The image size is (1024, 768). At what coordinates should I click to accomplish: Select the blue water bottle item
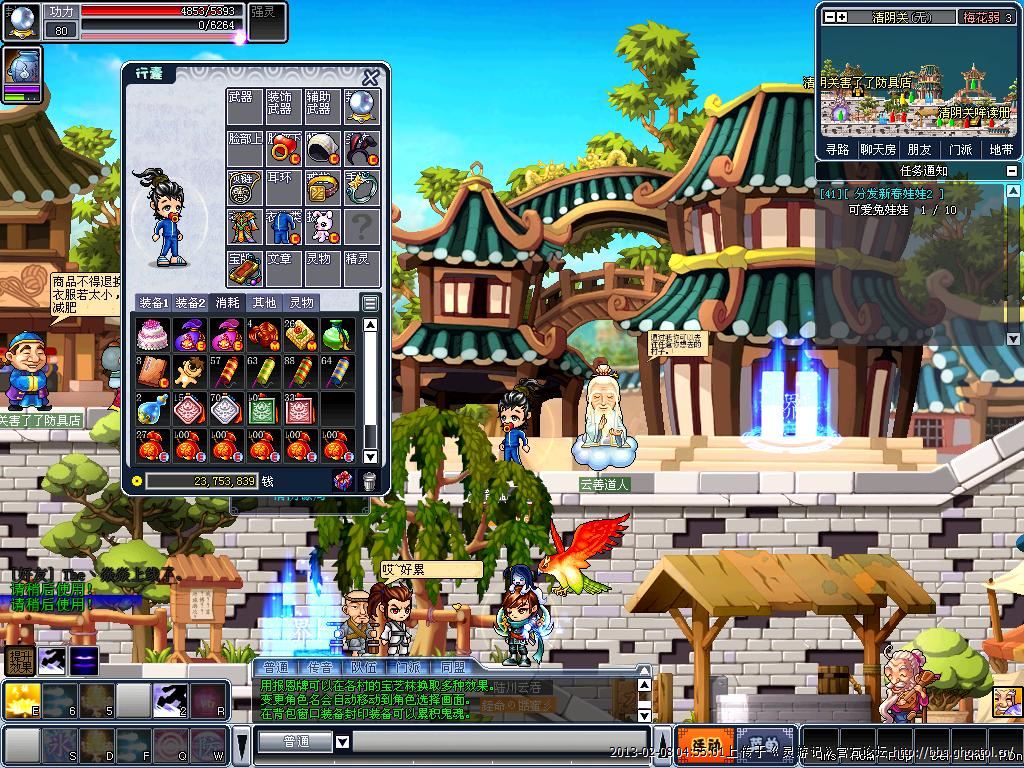151,408
